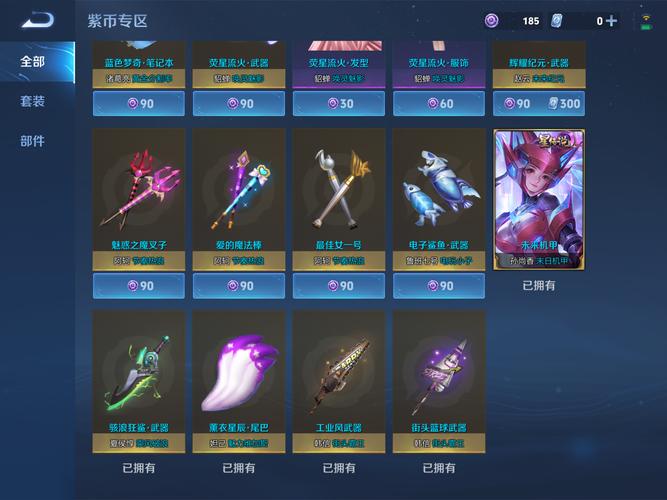Buy 荧星流火·发型 with the 30 price button
Viewport: 667px width, 500px height.
[x=338, y=103]
